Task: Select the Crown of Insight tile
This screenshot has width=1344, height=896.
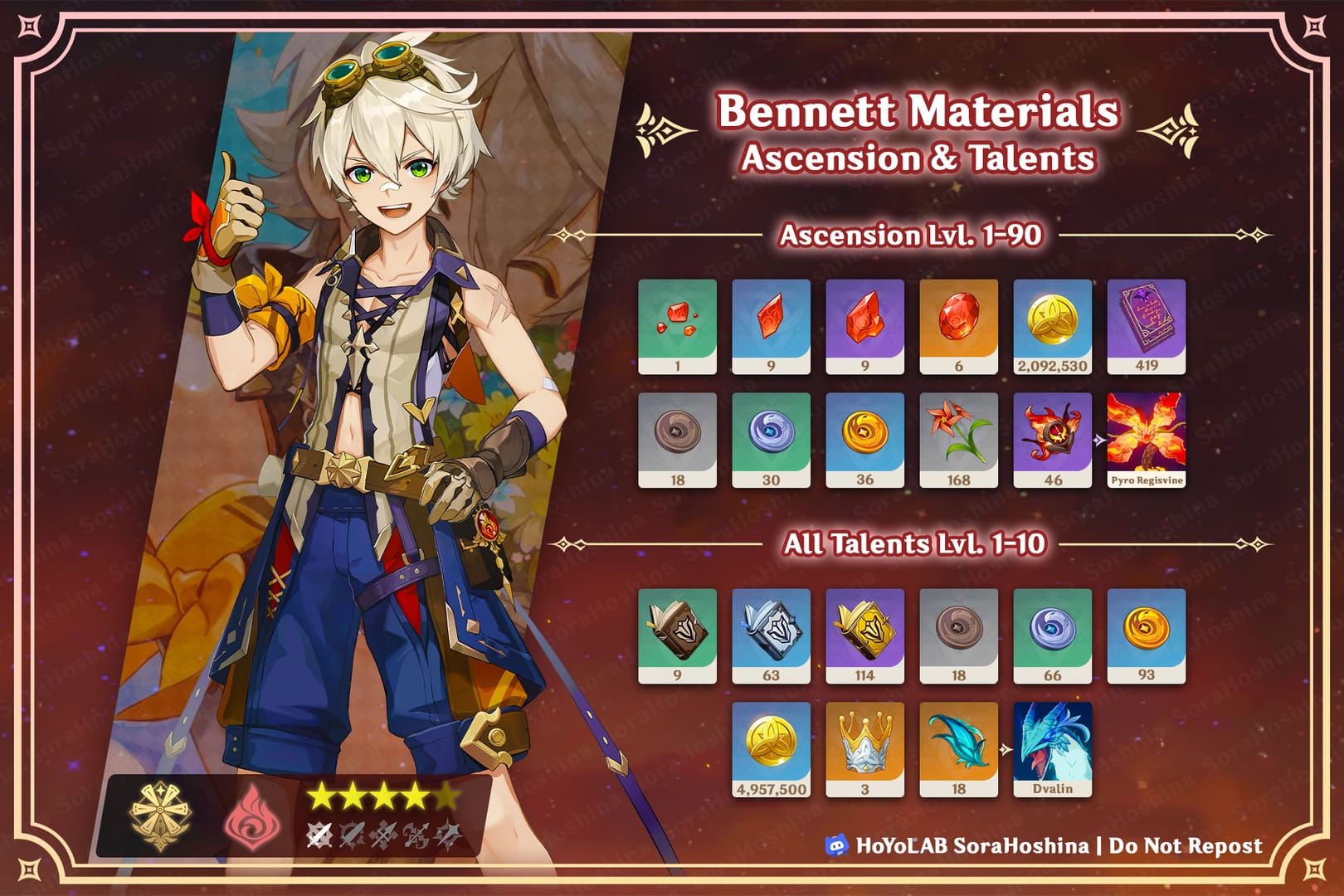Action: coord(864,749)
